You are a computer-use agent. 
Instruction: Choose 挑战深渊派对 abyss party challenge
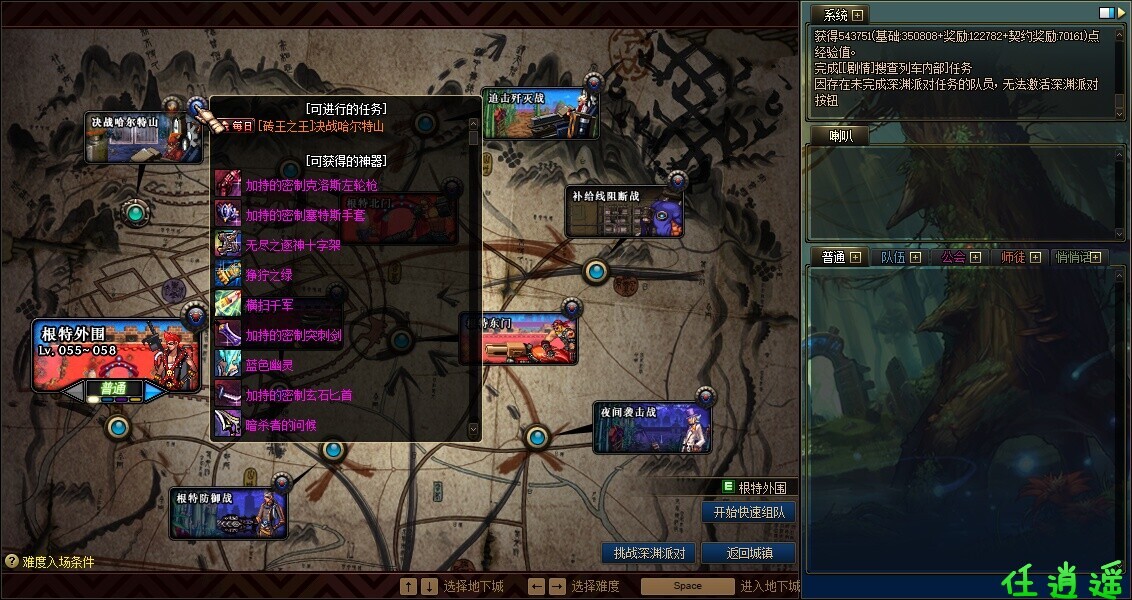tap(649, 553)
